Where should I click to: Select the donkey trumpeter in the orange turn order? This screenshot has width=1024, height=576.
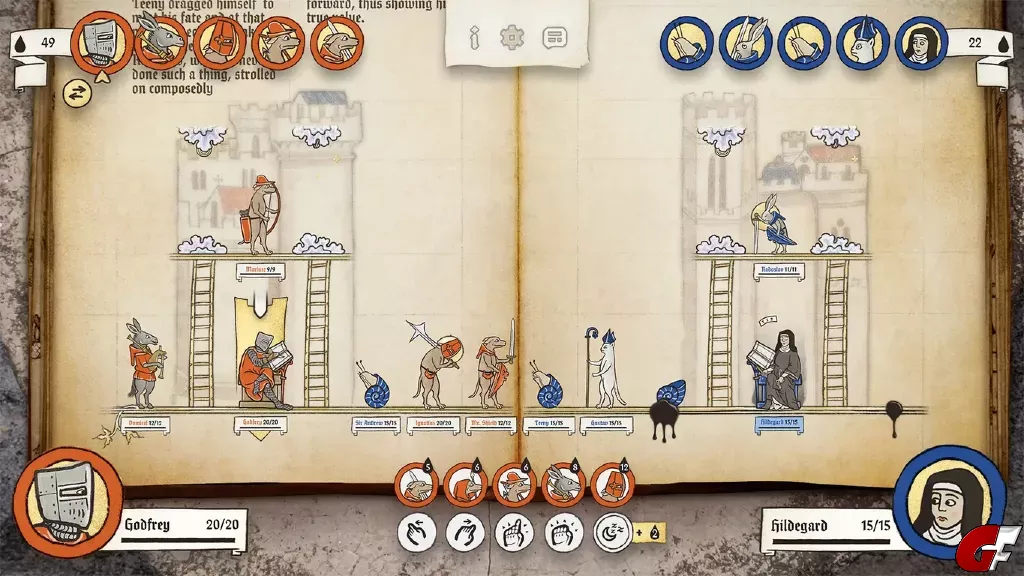(161, 42)
